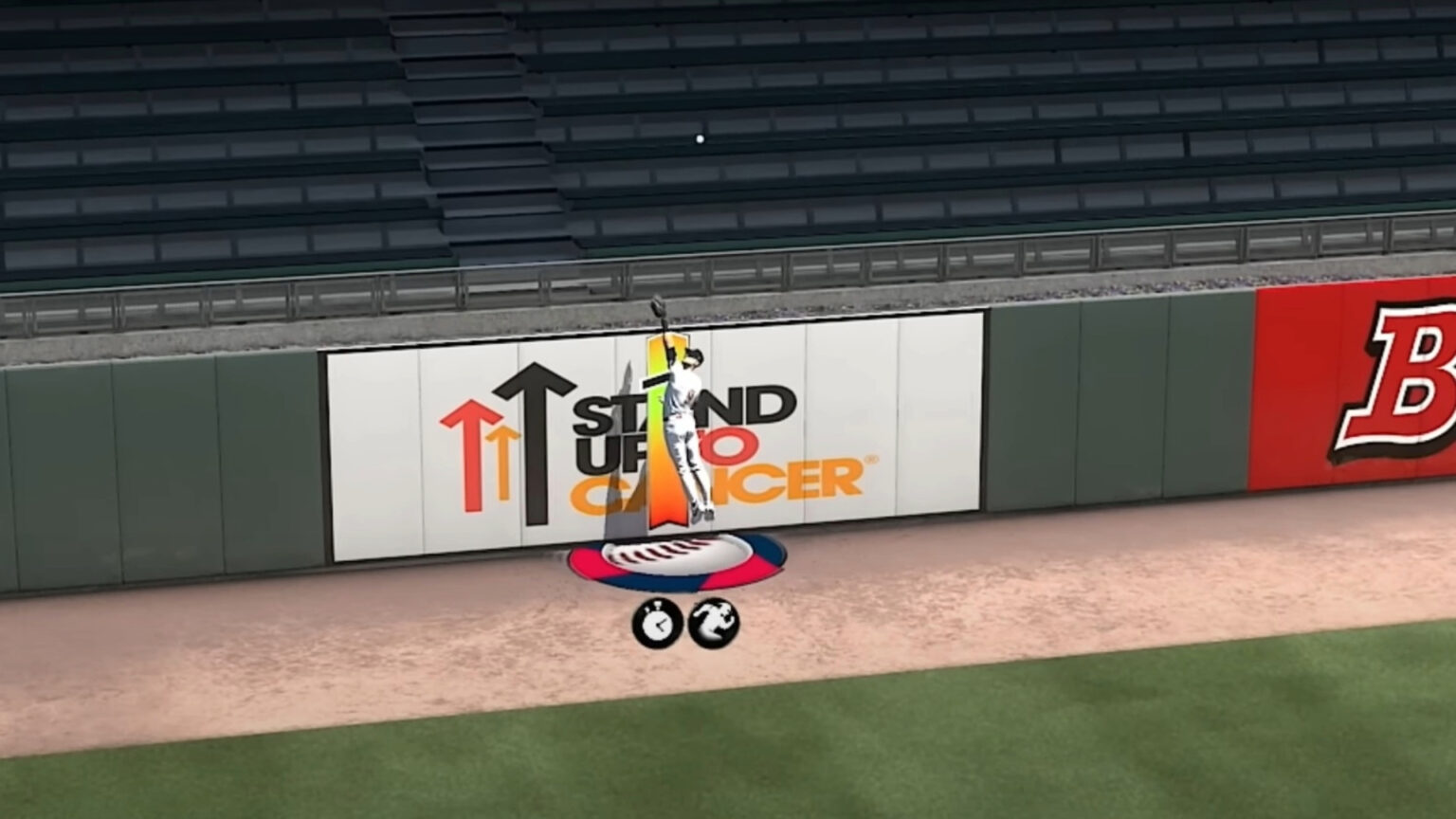Click the player's raised glove
This screenshot has width=1456, height=819.
click(661, 308)
